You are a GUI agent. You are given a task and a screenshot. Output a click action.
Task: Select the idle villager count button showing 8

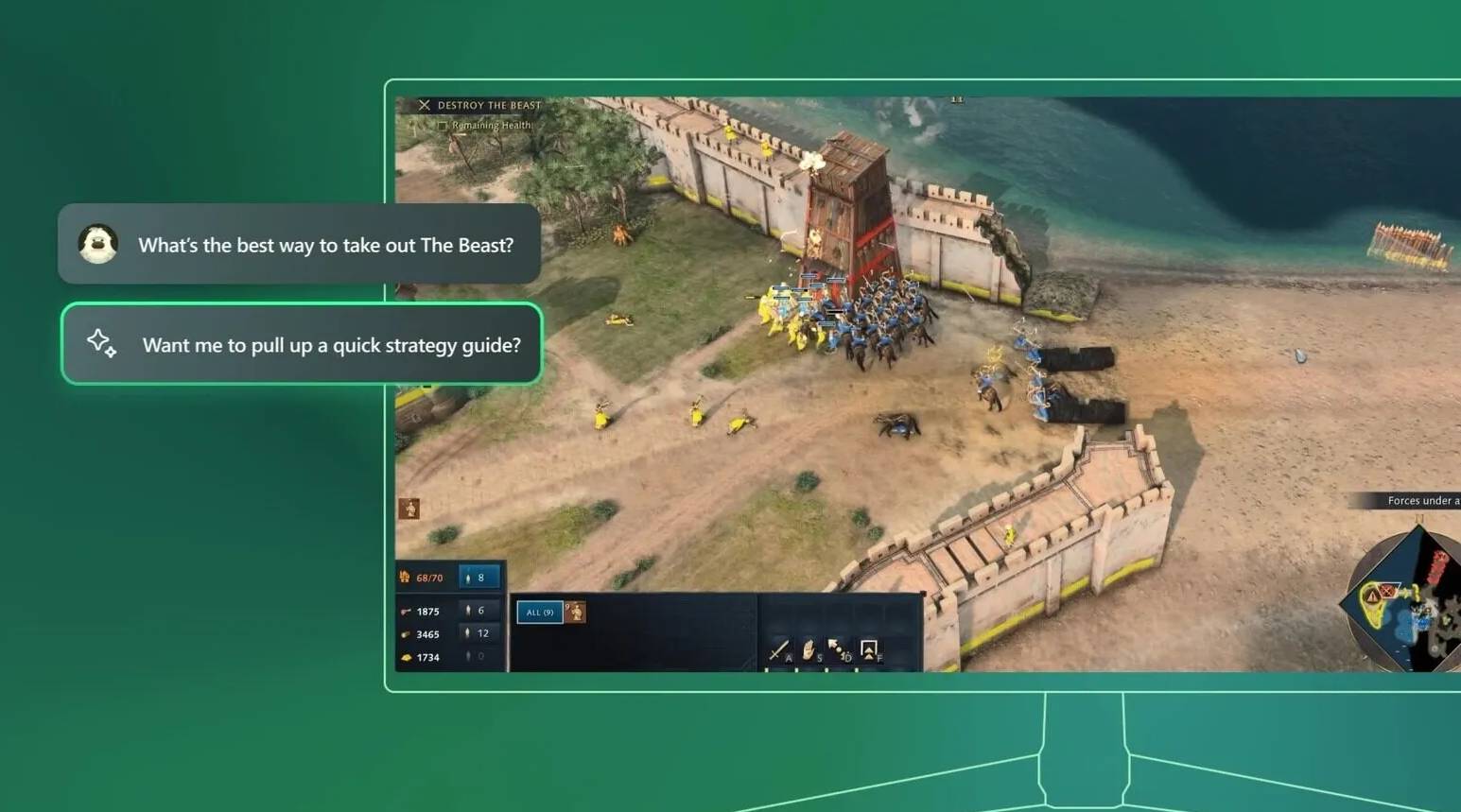[x=478, y=578]
